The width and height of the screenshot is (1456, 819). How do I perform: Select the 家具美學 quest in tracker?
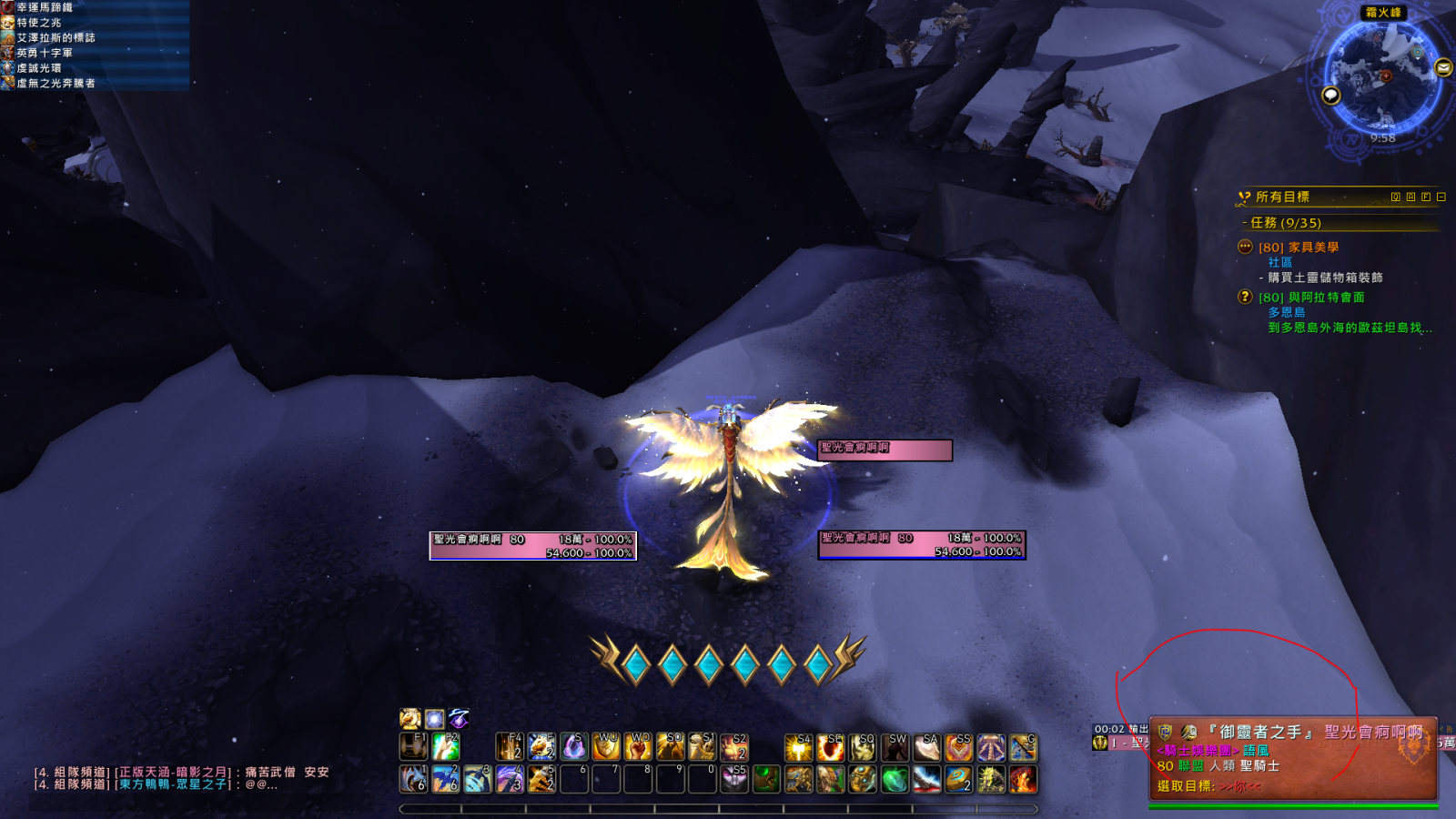tap(1312, 248)
